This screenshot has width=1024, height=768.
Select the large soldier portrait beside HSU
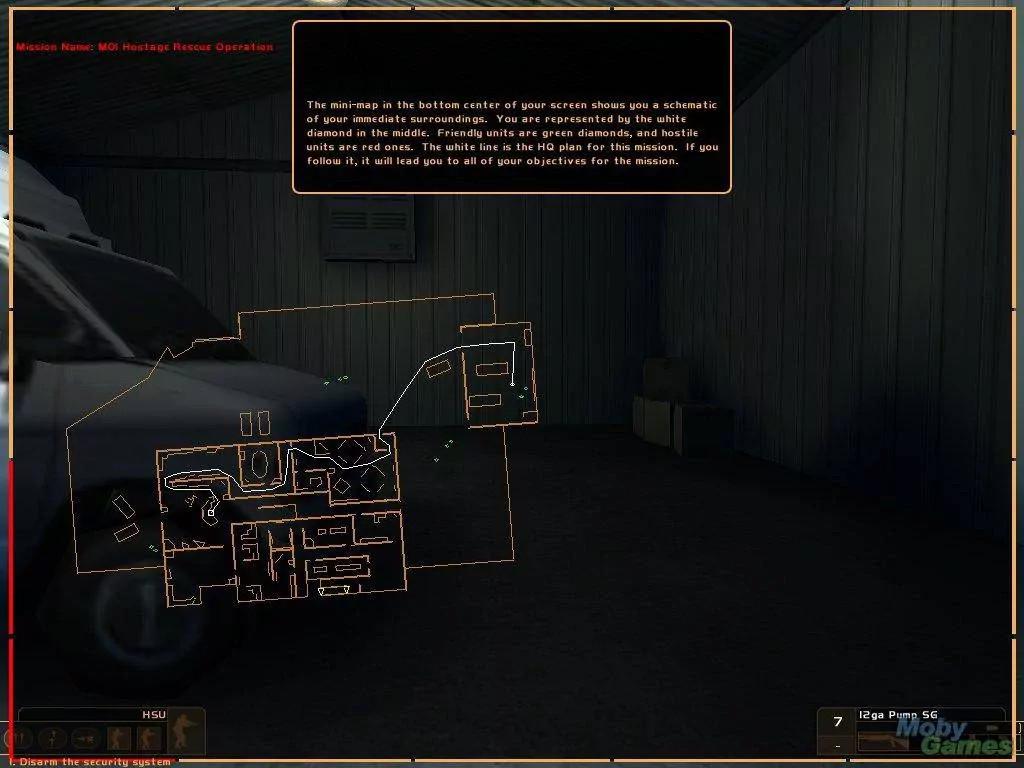(184, 732)
